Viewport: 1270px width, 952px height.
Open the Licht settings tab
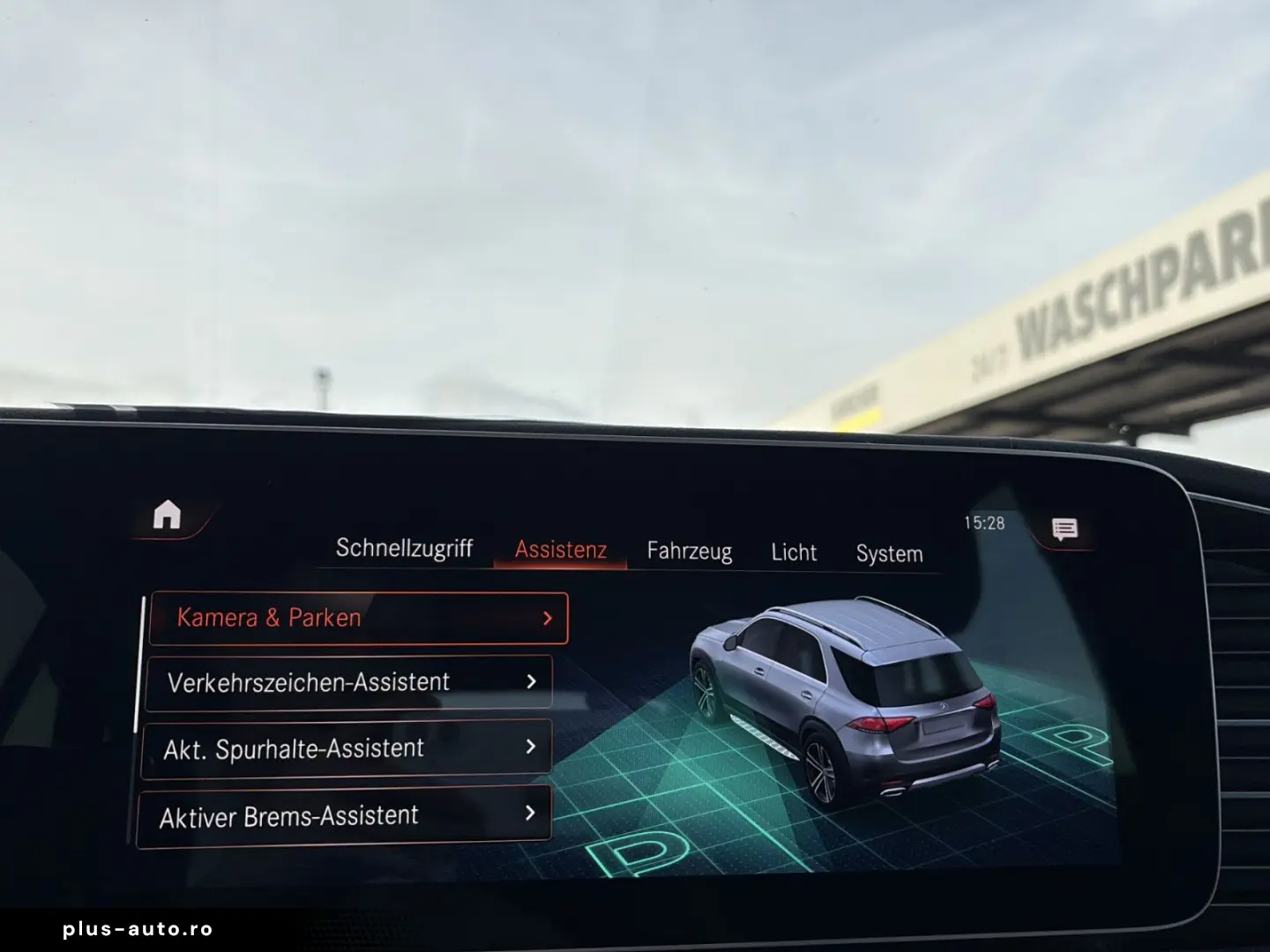(x=793, y=553)
